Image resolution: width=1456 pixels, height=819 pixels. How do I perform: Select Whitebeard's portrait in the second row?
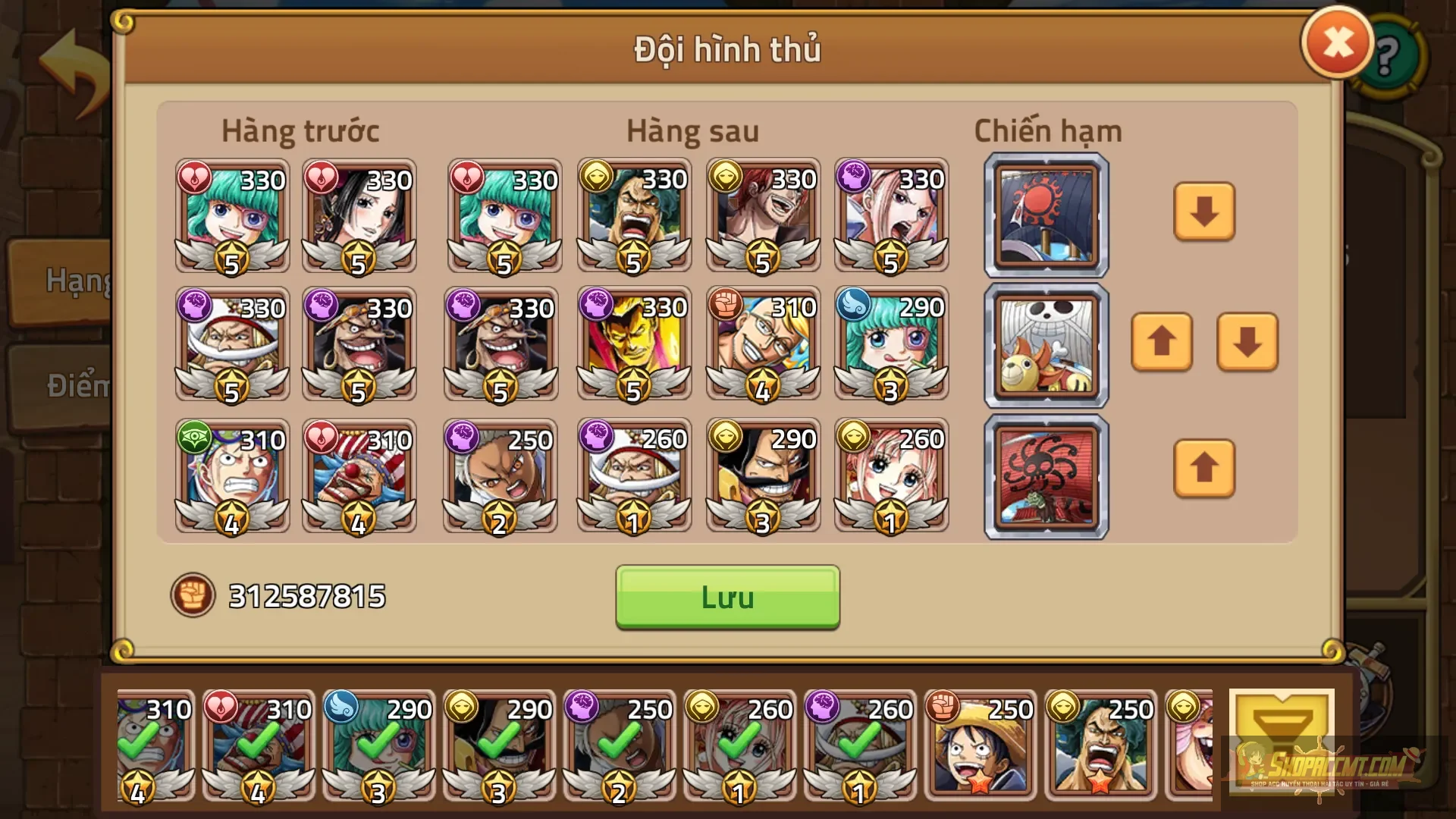[x=231, y=345]
